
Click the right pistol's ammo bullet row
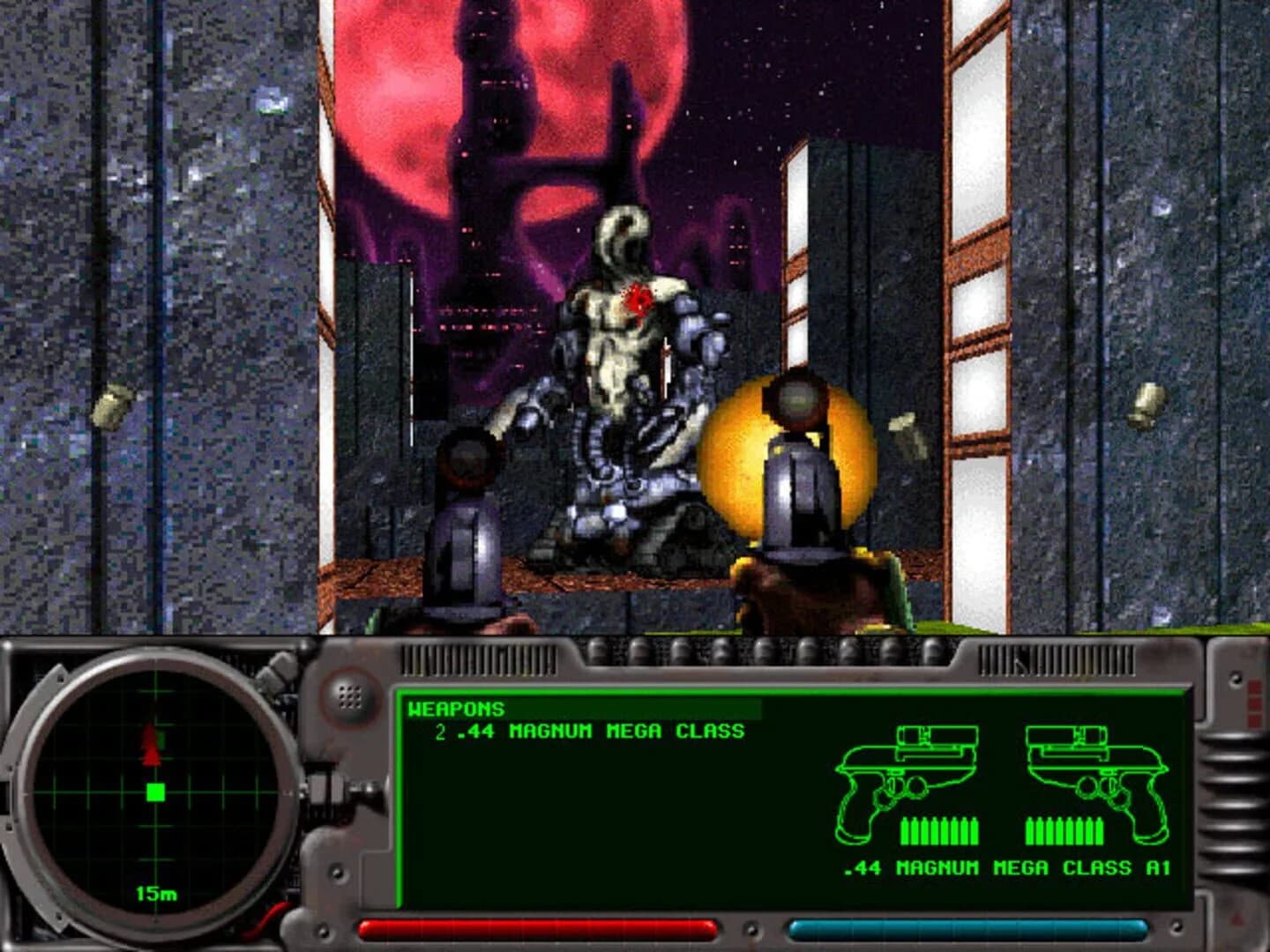(x=1065, y=829)
